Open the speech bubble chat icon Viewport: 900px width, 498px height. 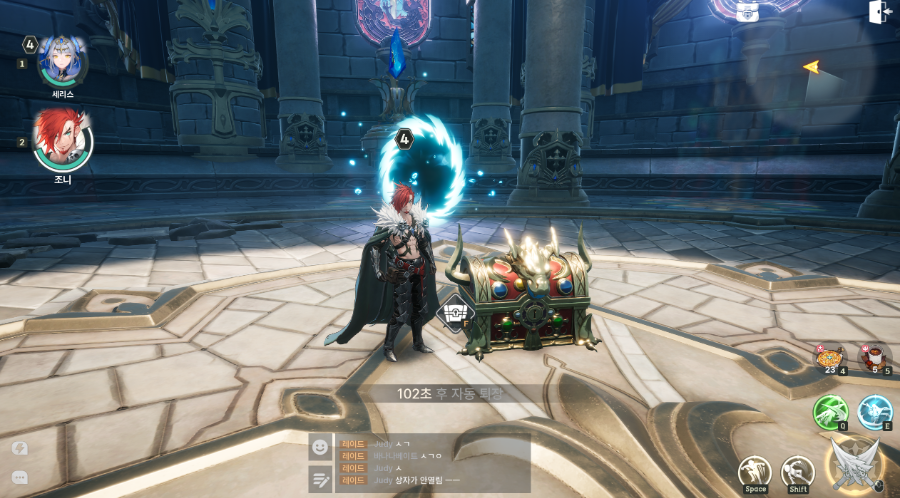tap(19, 477)
